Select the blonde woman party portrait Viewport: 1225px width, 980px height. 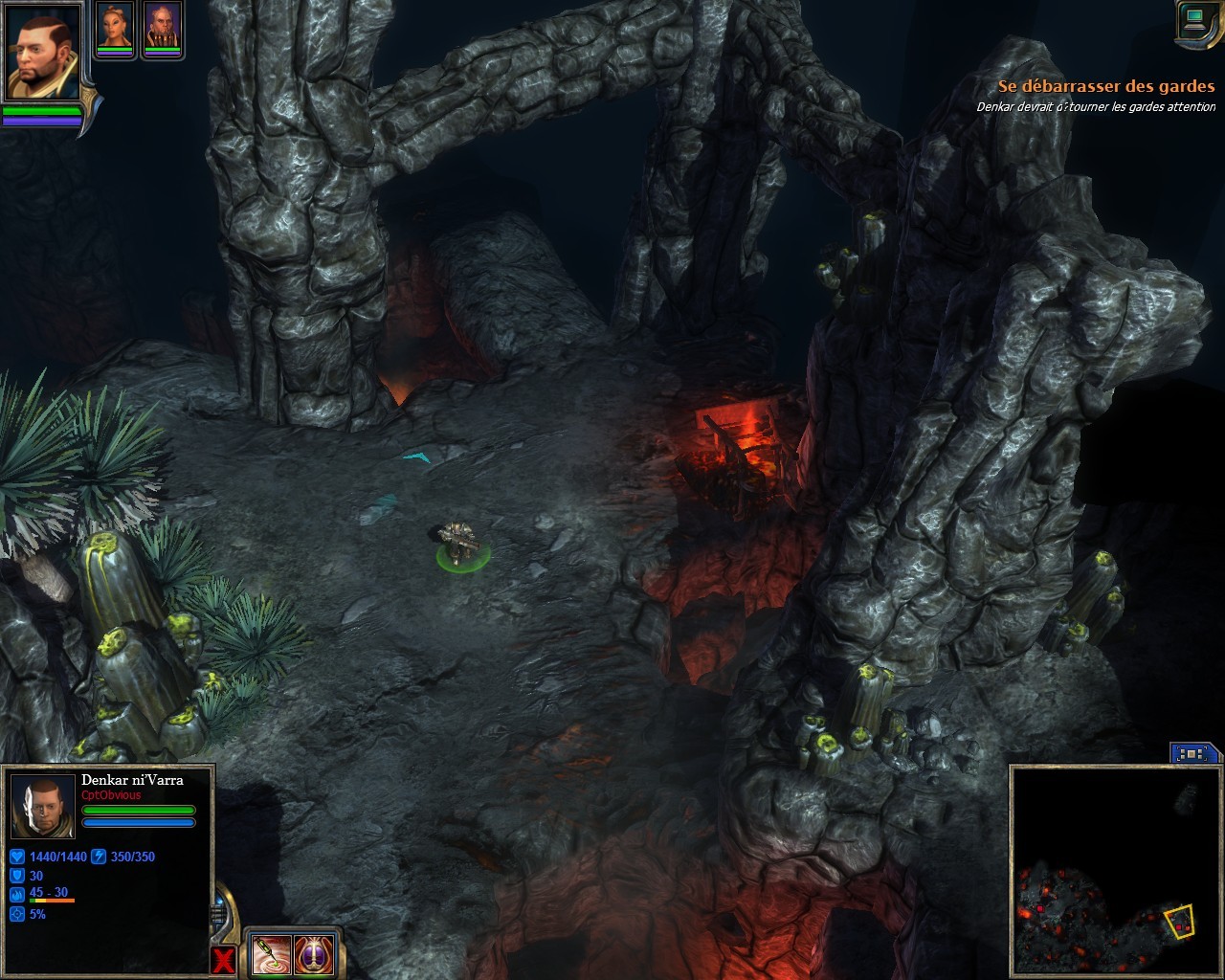coord(115,27)
